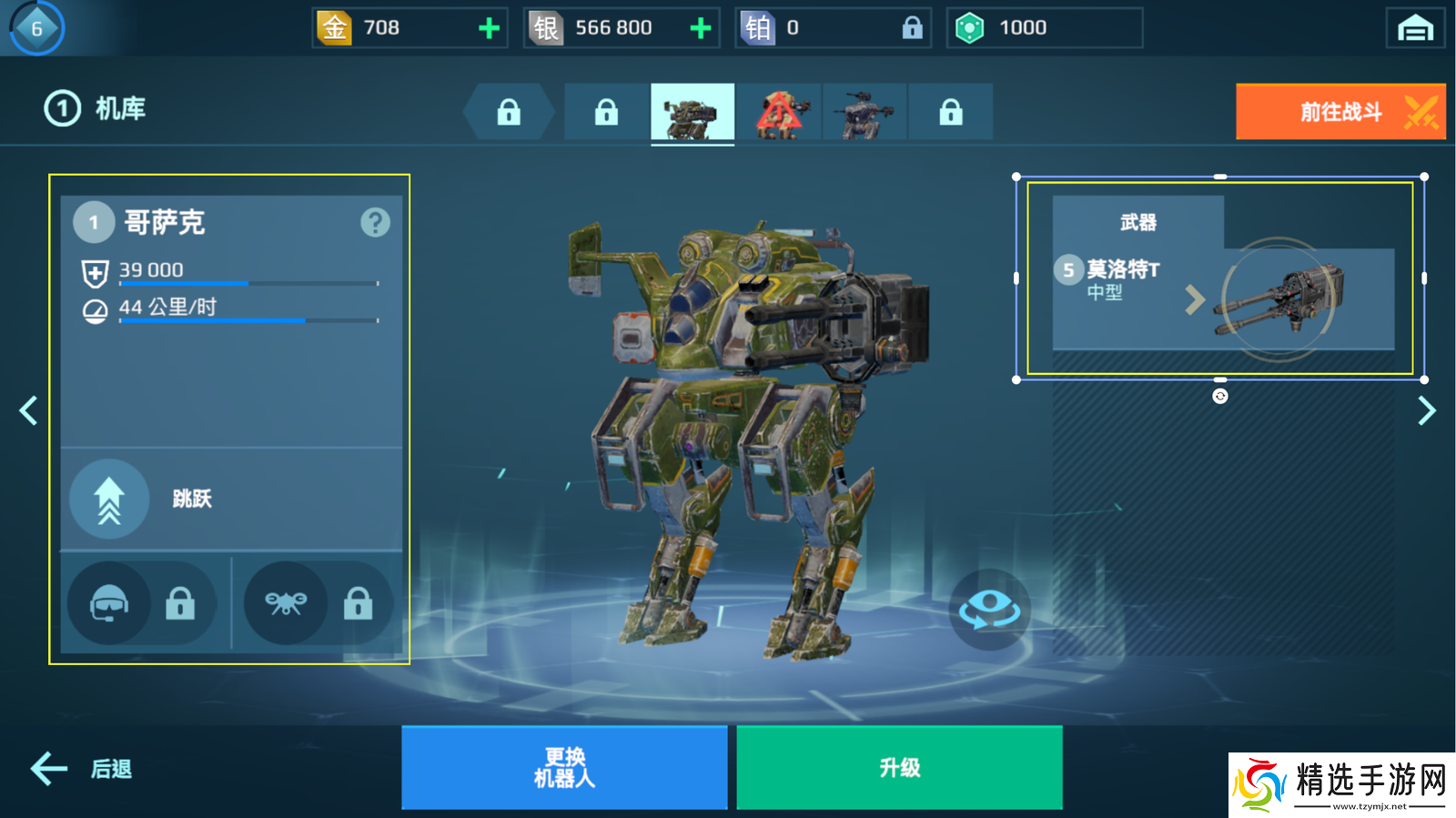Add gold with the plus next to 708
The width and height of the screenshot is (1456, 818).
click(x=490, y=28)
